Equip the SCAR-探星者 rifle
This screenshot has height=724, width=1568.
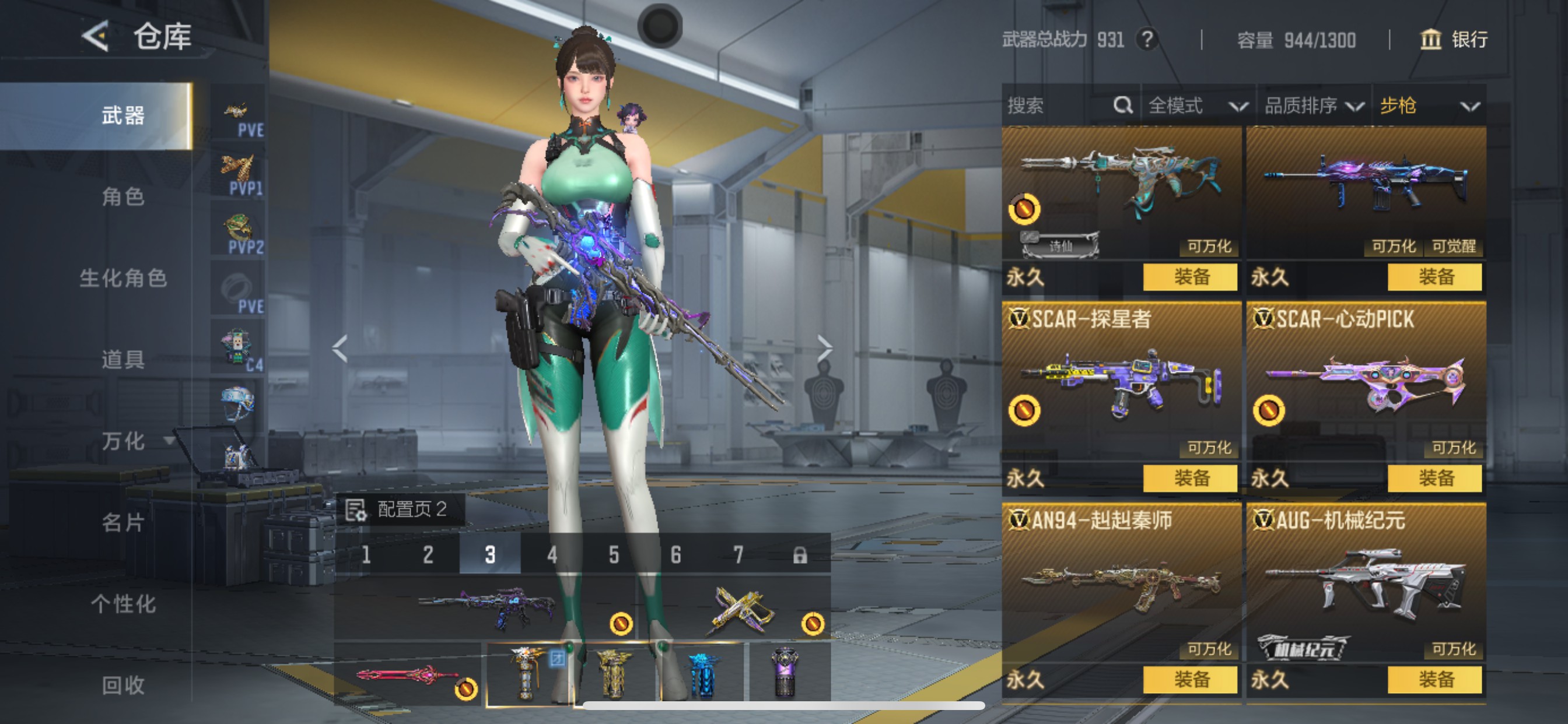coord(1190,478)
